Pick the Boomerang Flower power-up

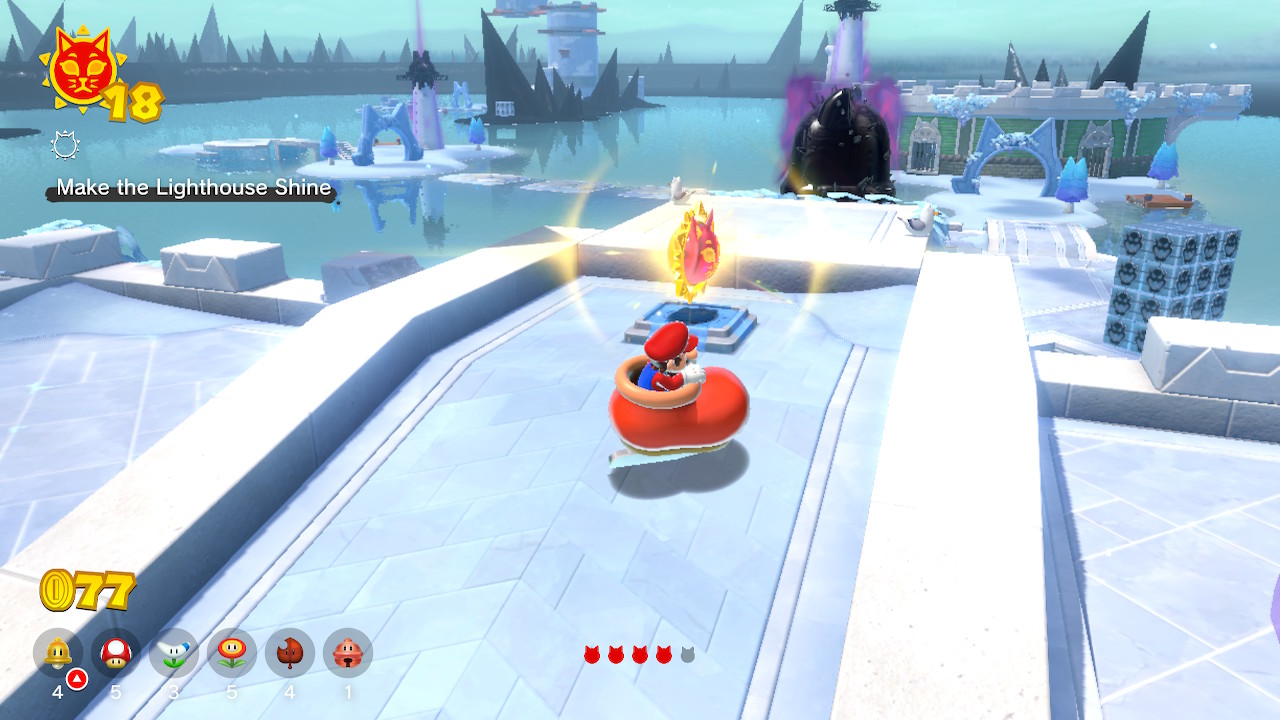tap(174, 654)
